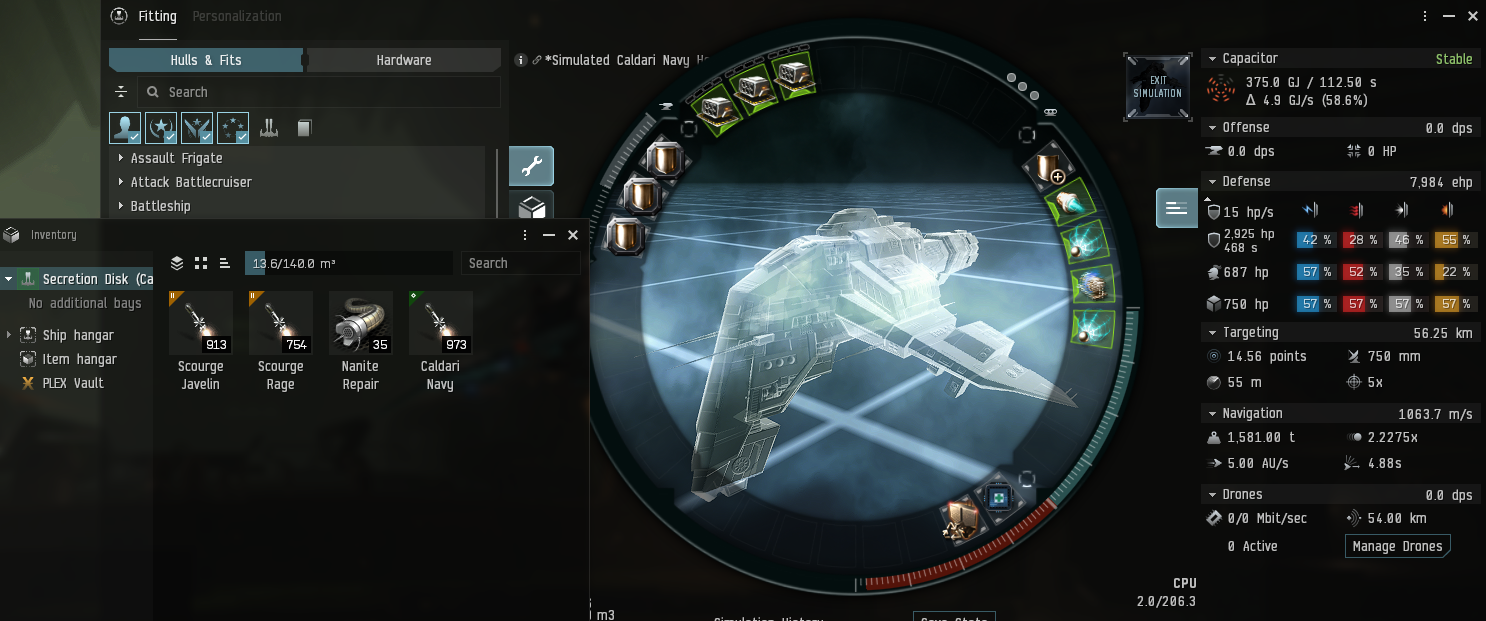Select the Hulls & Fits tab
This screenshot has height=621, width=1486.
(x=206, y=60)
